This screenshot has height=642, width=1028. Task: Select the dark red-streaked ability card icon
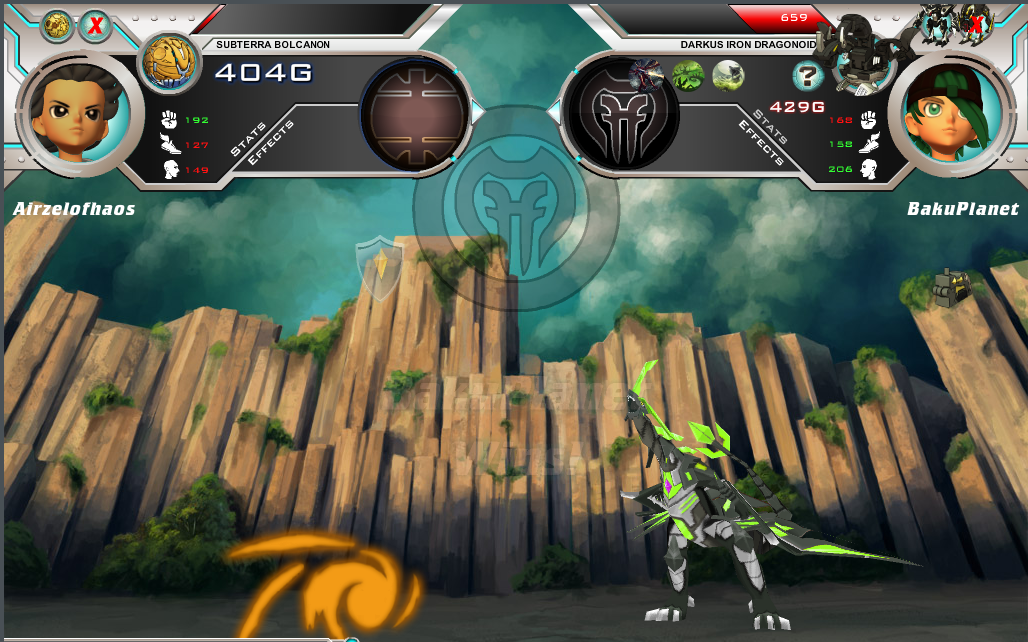(x=647, y=73)
